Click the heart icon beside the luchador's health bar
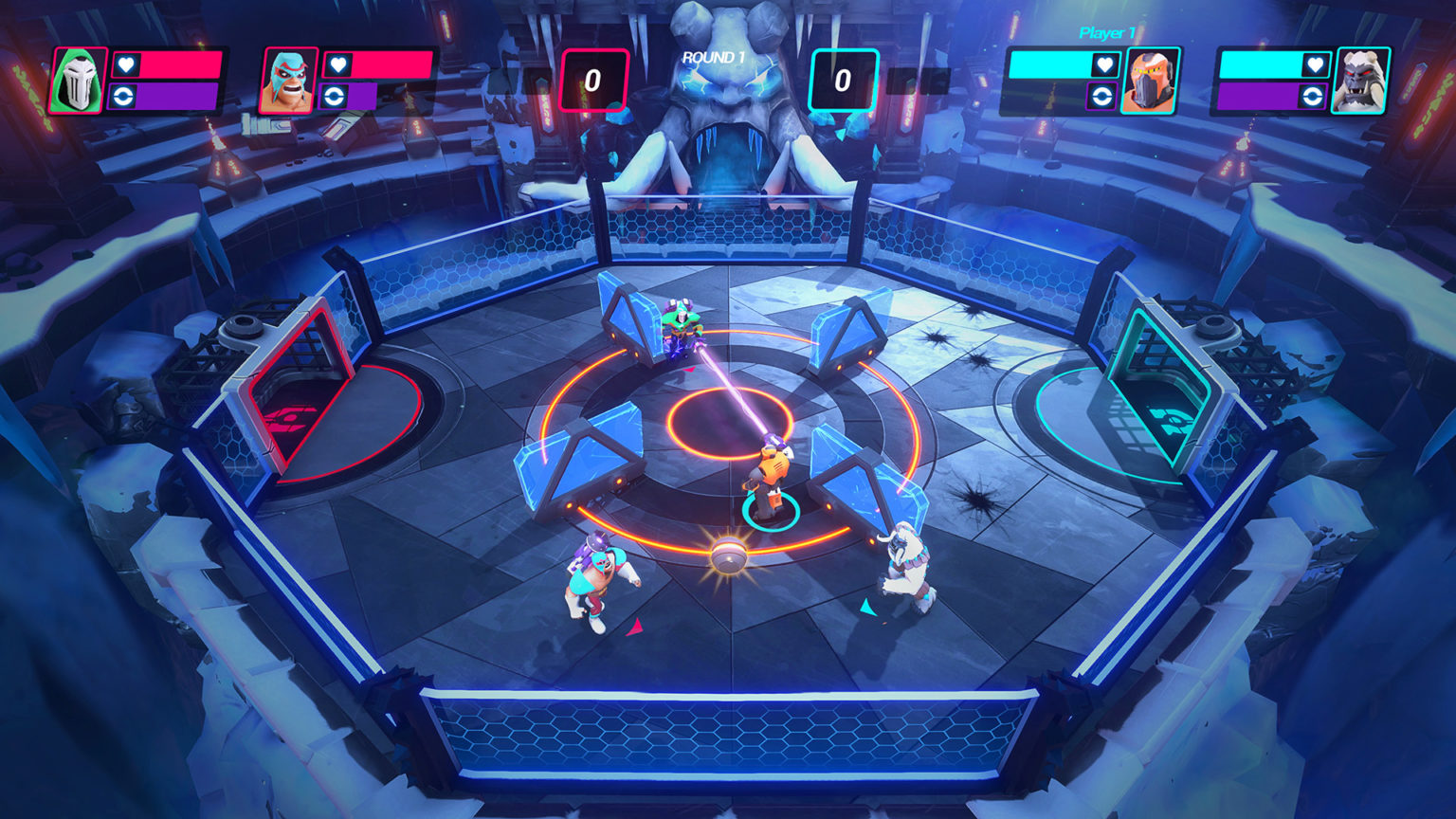 pyautogui.click(x=339, y=66)
